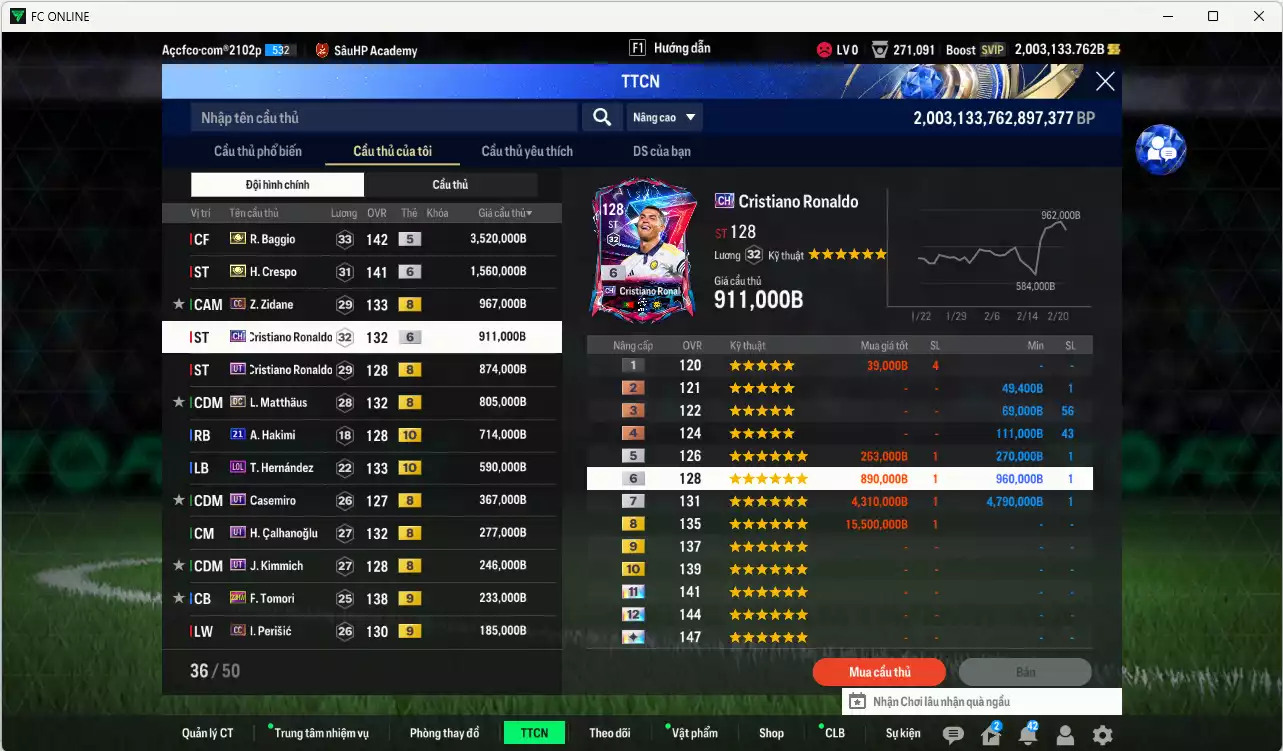Click the Mua cầu thủ button
1283x751 pixels.
coord(879,672)
